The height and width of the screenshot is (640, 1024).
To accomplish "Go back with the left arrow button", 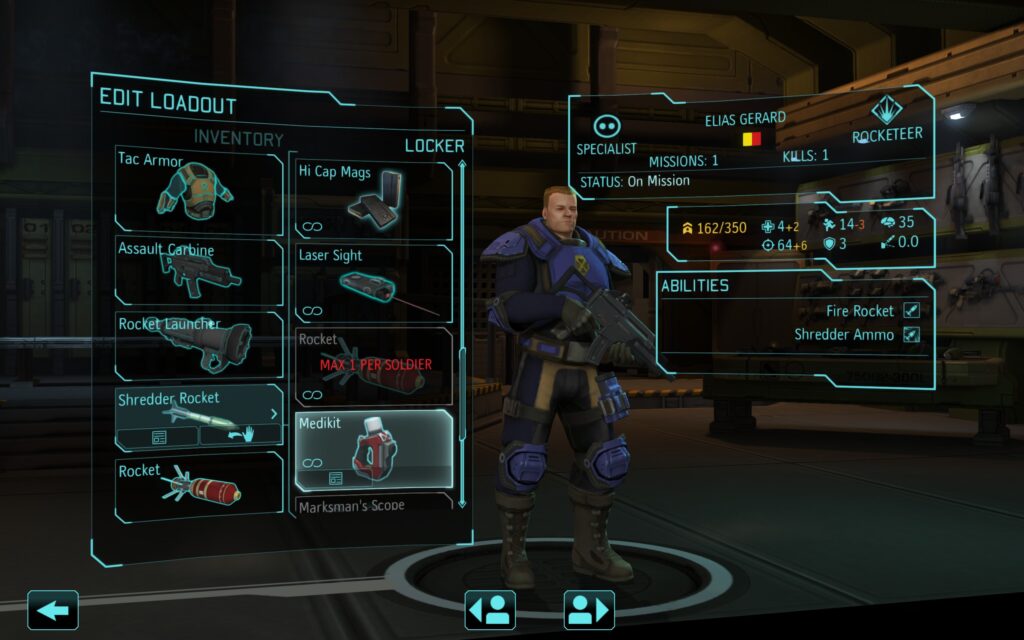I will (52, 609).
